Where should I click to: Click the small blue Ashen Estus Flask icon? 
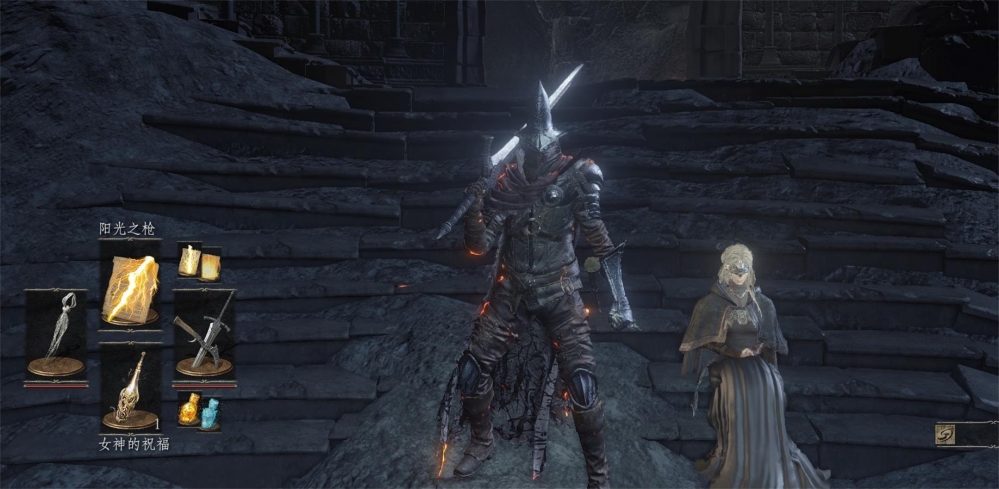pyautogui.click(x=209, y=412)
